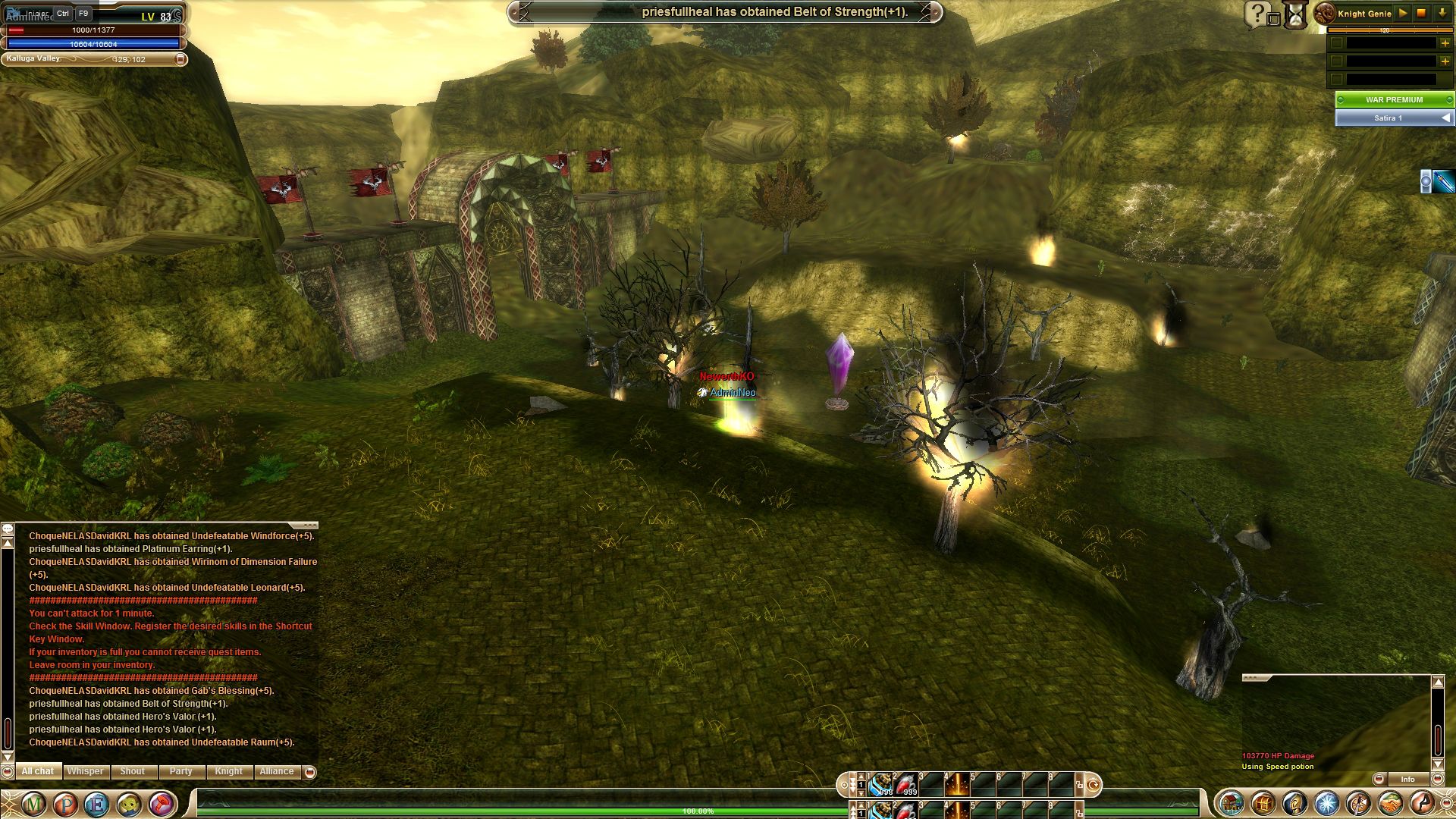The image size is (1456, 819).
Task: Expand the Satira 1 panel
Action: (1446, 118)
